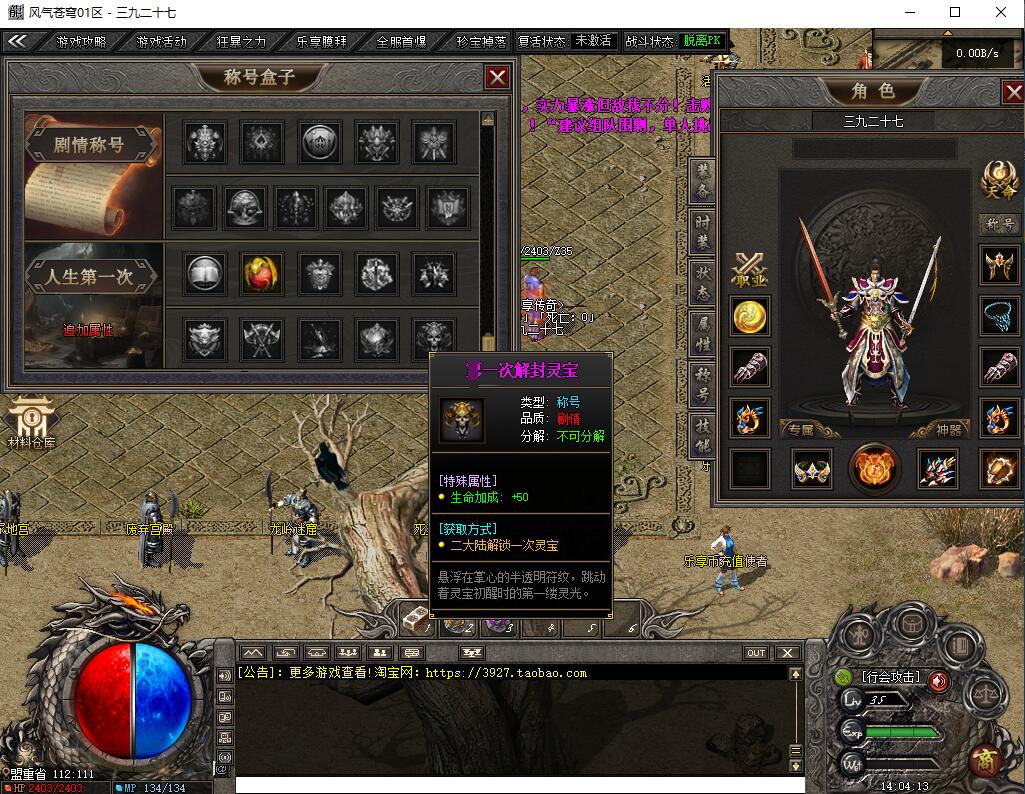Switch to the 时装 fashion tab
1025x794 pixels.
(702, 230)
